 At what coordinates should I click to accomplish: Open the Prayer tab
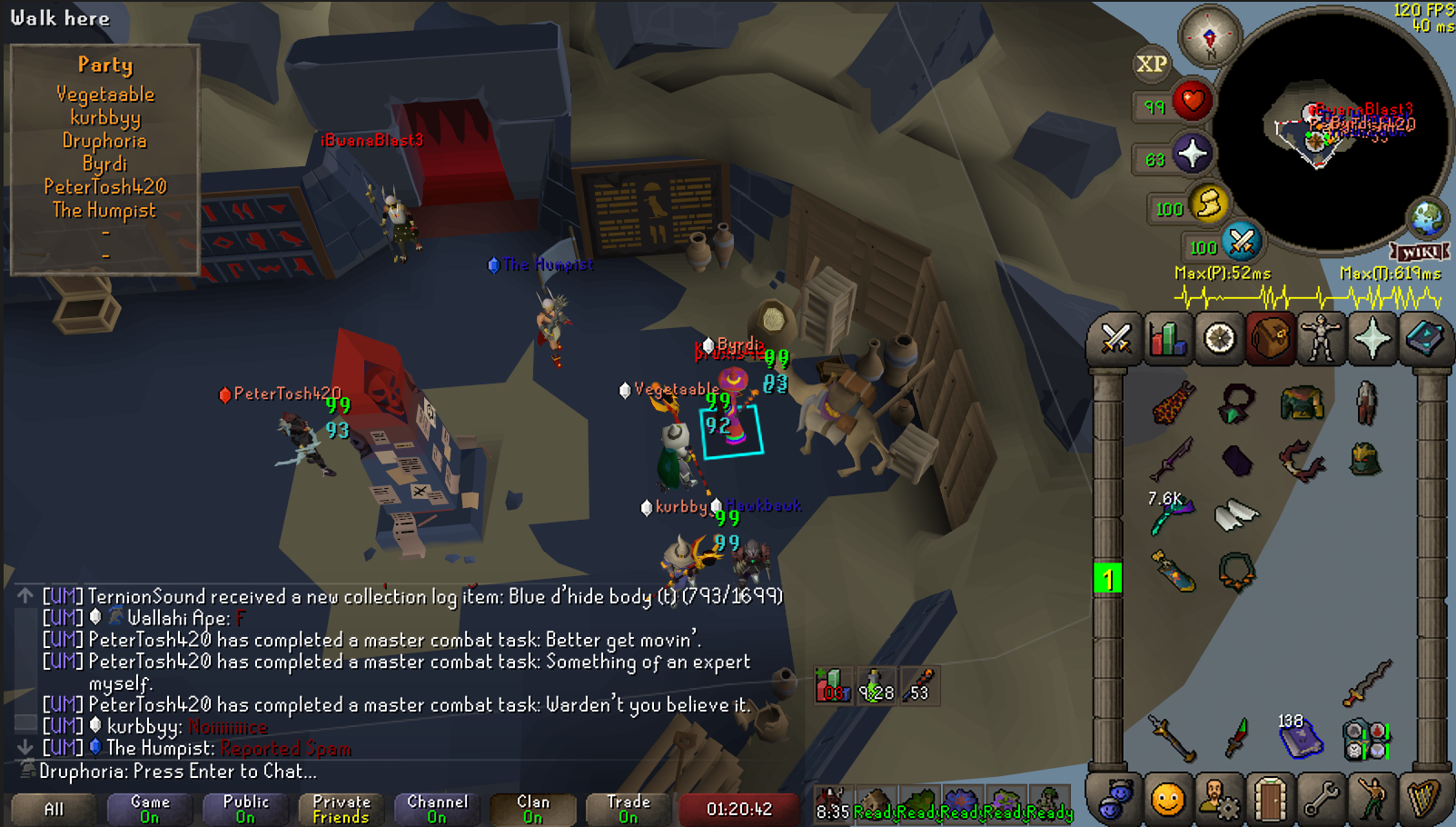pyautogui.click(x=1372, y=340)
